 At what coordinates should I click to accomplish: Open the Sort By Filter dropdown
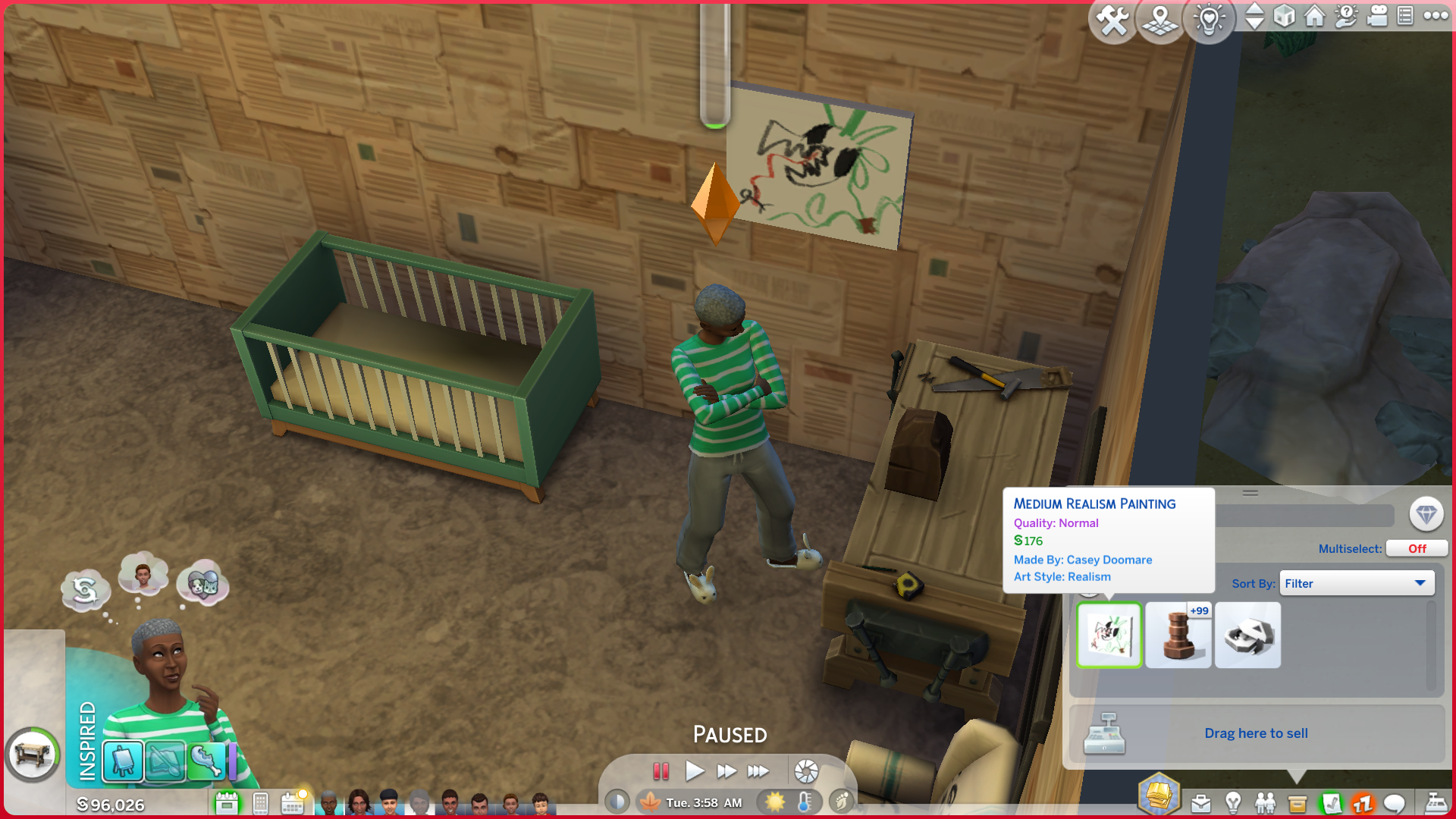1356,583
